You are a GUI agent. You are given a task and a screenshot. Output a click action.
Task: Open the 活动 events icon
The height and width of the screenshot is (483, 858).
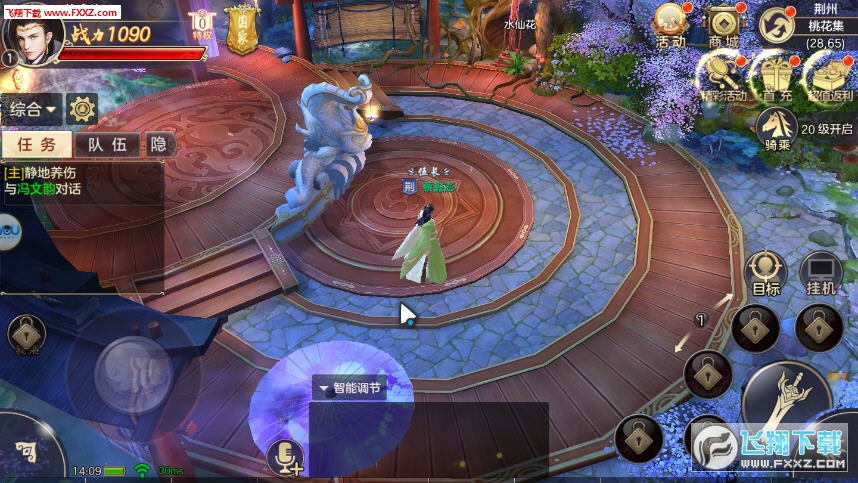click(x=671, y=24)
